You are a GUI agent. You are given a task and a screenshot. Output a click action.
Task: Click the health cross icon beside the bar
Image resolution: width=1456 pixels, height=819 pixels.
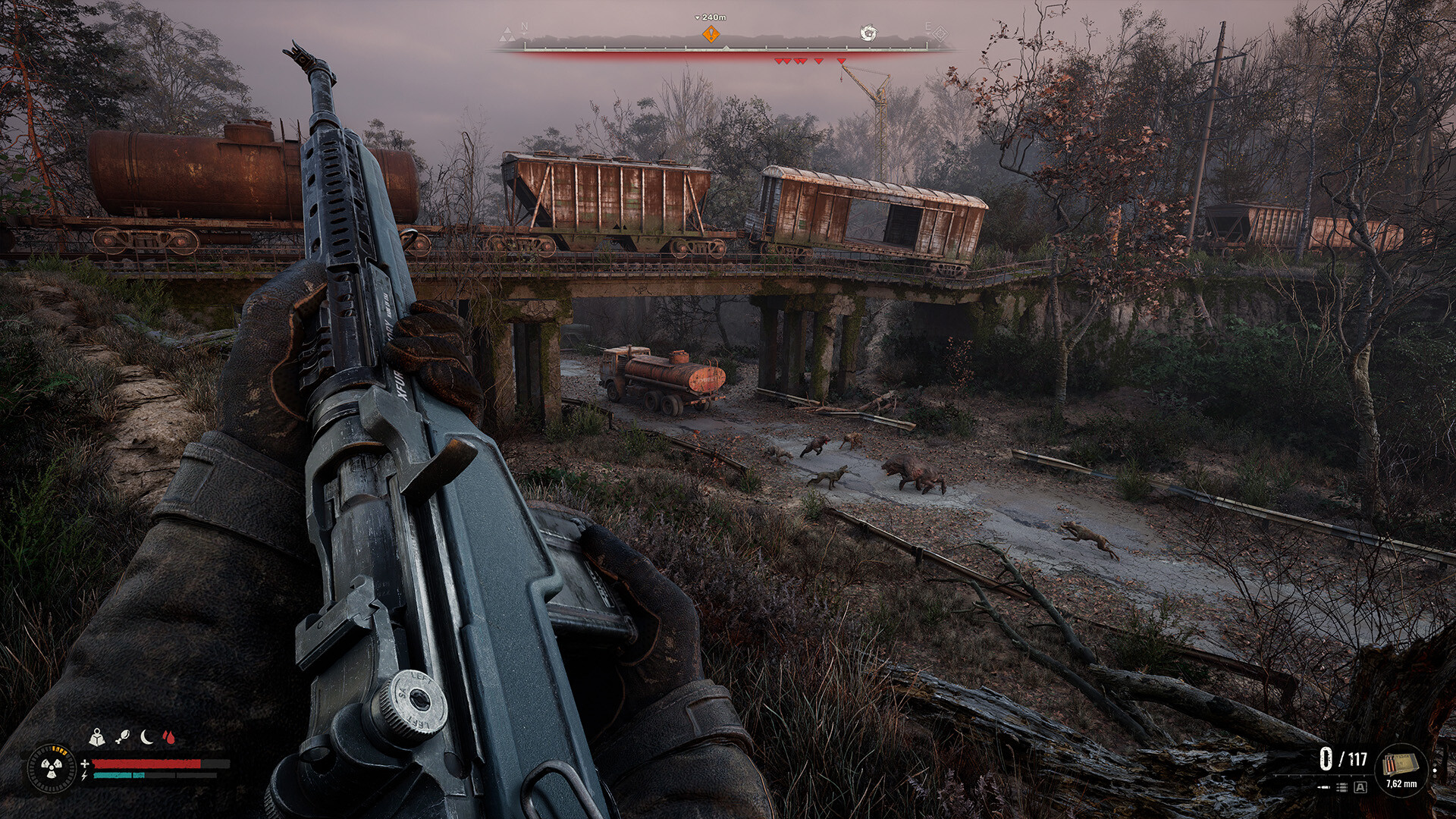(x=85, y=763)
